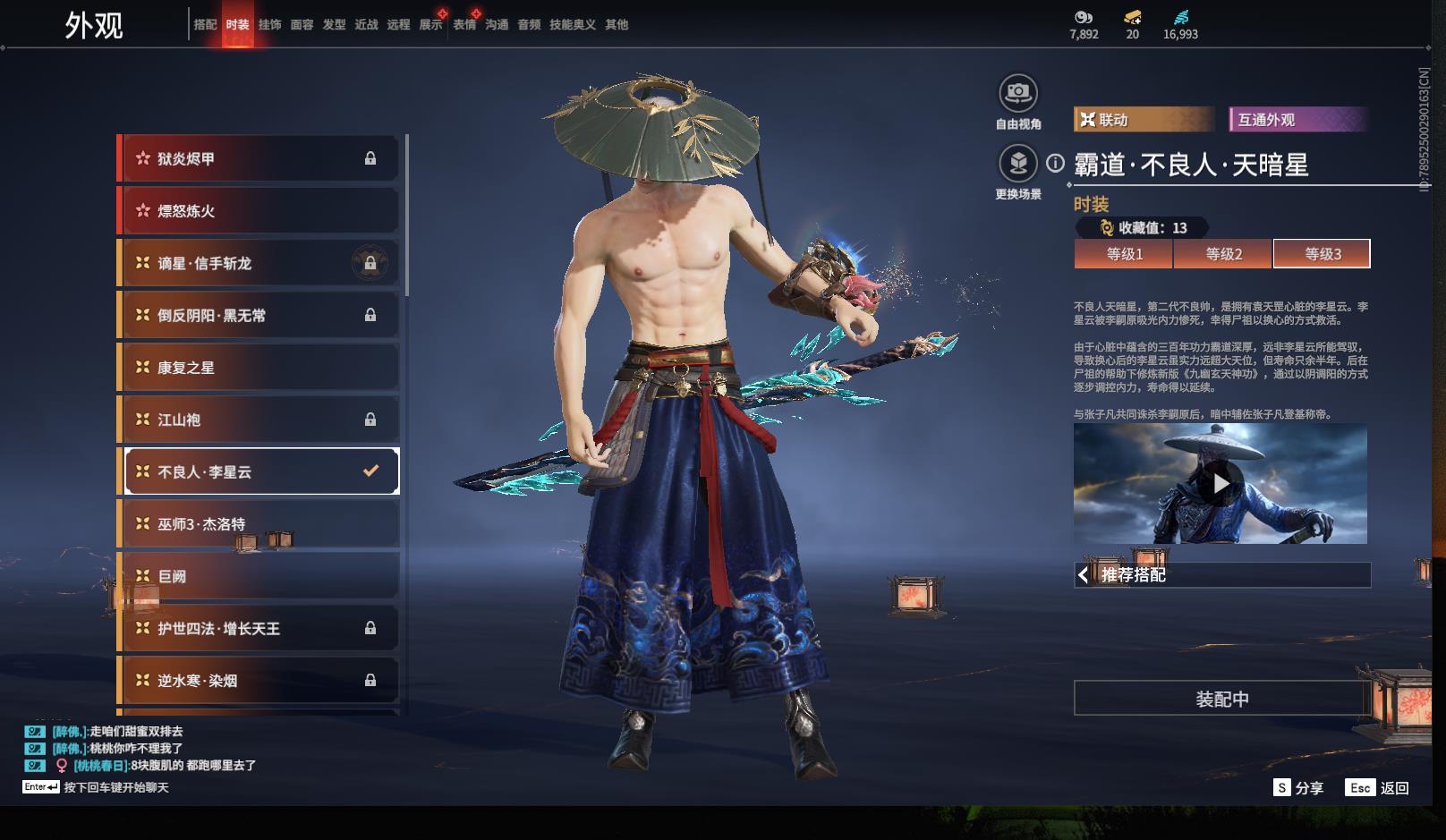Open the 挂饰 accessories tab
The width and height of the screenshot is (1446, 840).
(x=269, y=24)
